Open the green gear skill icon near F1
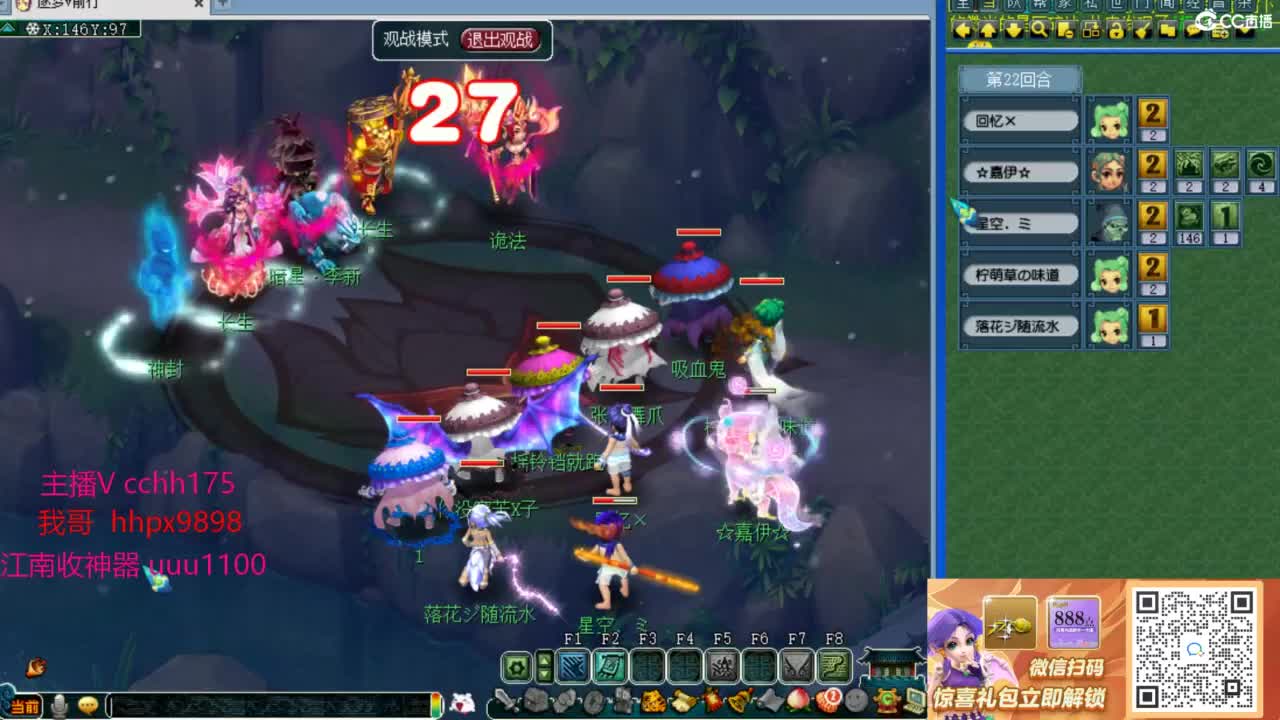Viewport: 1280px width, 720px height. click(x=516, y=666)
